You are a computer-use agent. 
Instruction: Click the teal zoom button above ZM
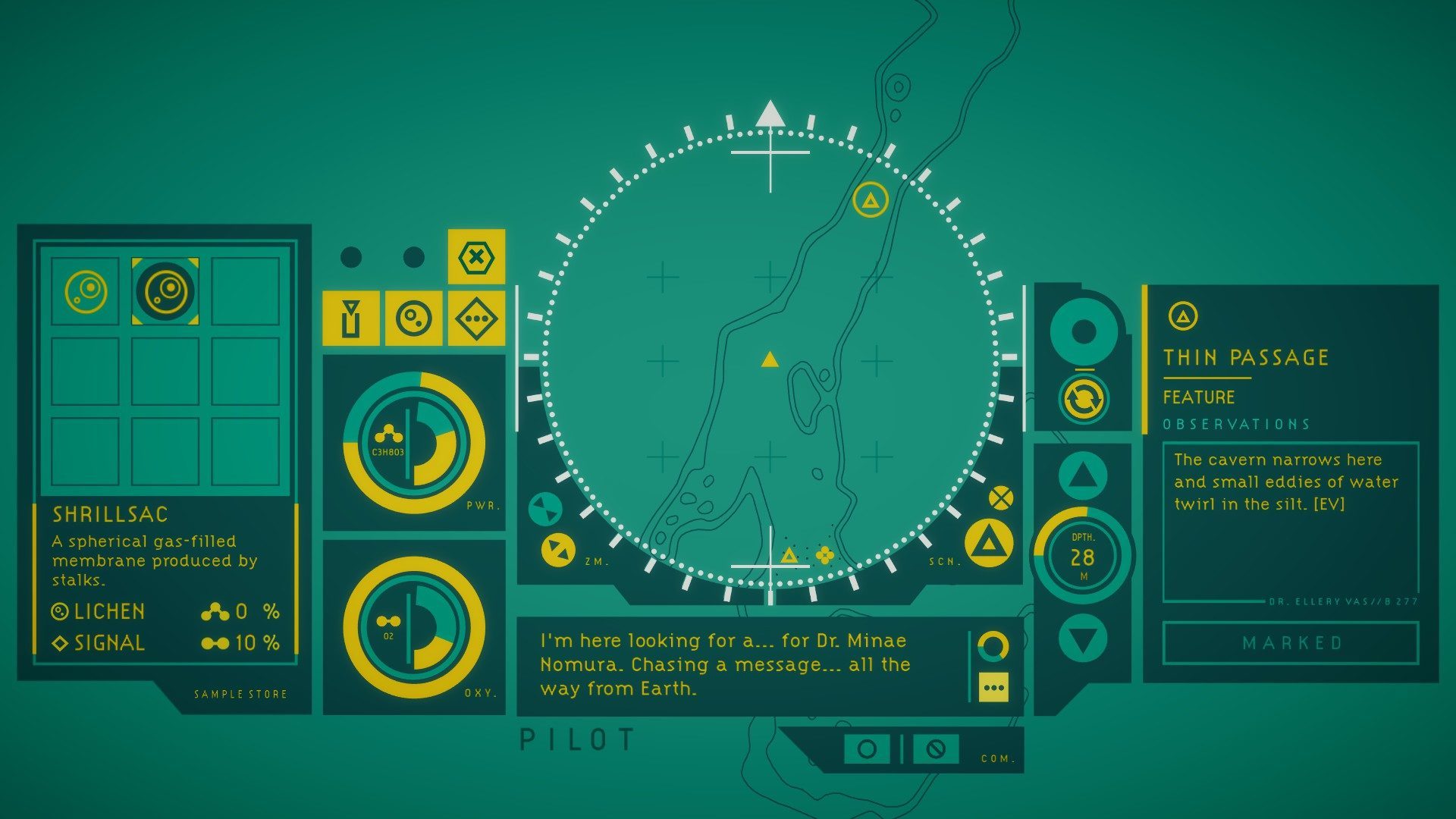point(544,509)
